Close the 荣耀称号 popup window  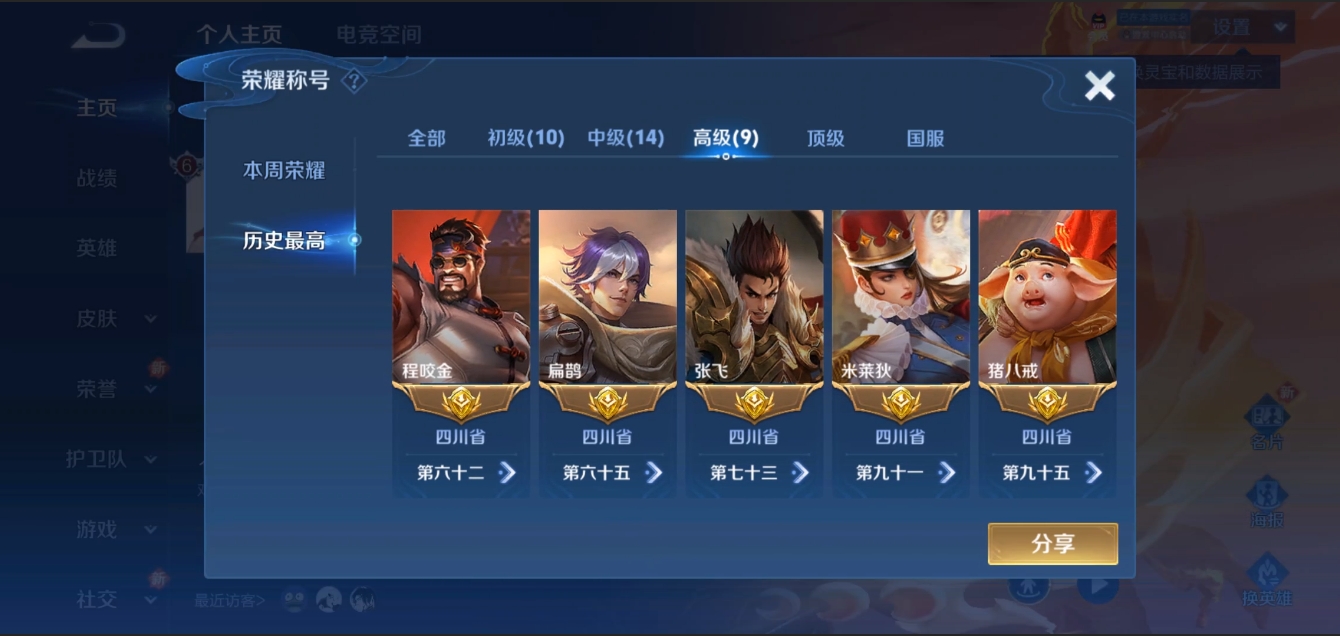tap(1099, 86)
